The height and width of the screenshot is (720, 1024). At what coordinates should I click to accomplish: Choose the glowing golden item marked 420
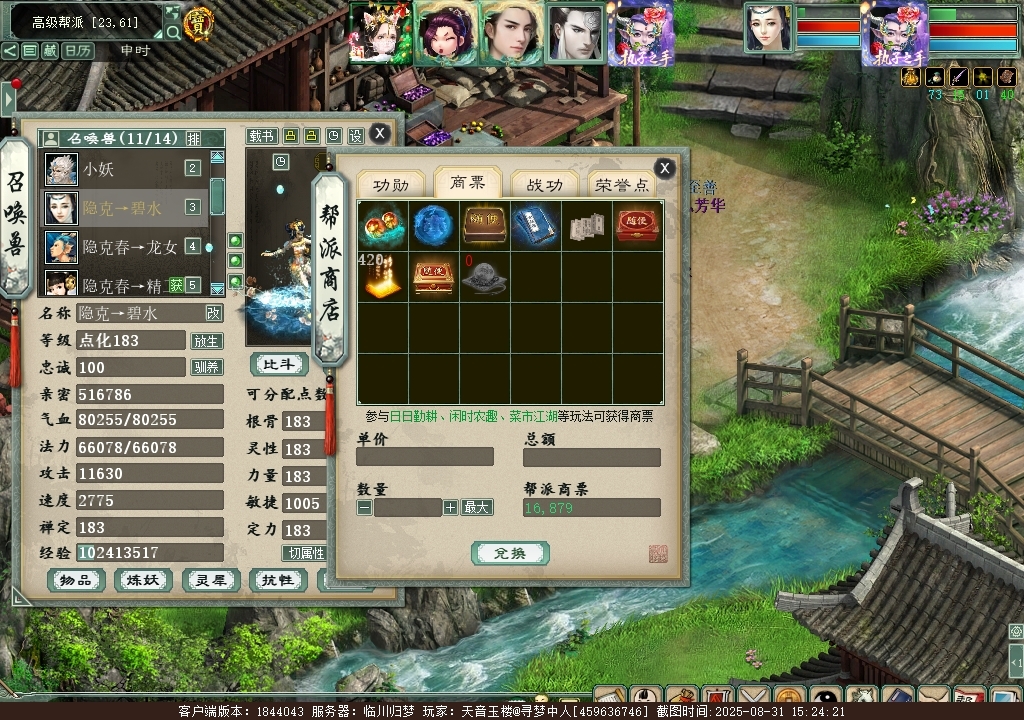(381, 277)
